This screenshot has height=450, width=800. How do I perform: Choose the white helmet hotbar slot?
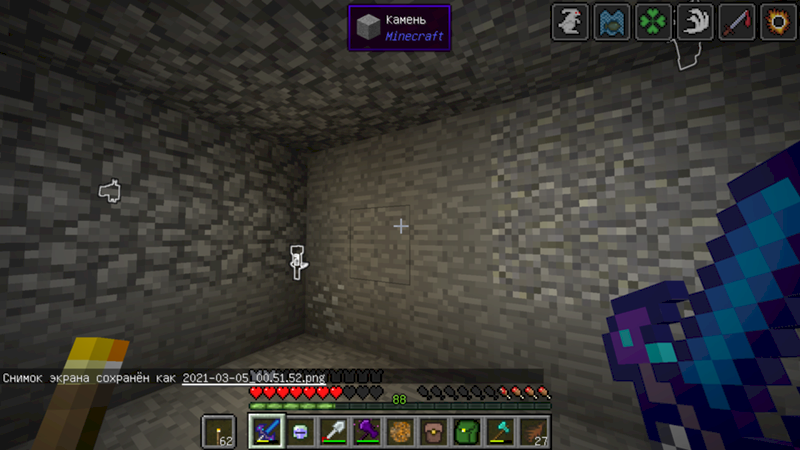click(x=300, y=432)
